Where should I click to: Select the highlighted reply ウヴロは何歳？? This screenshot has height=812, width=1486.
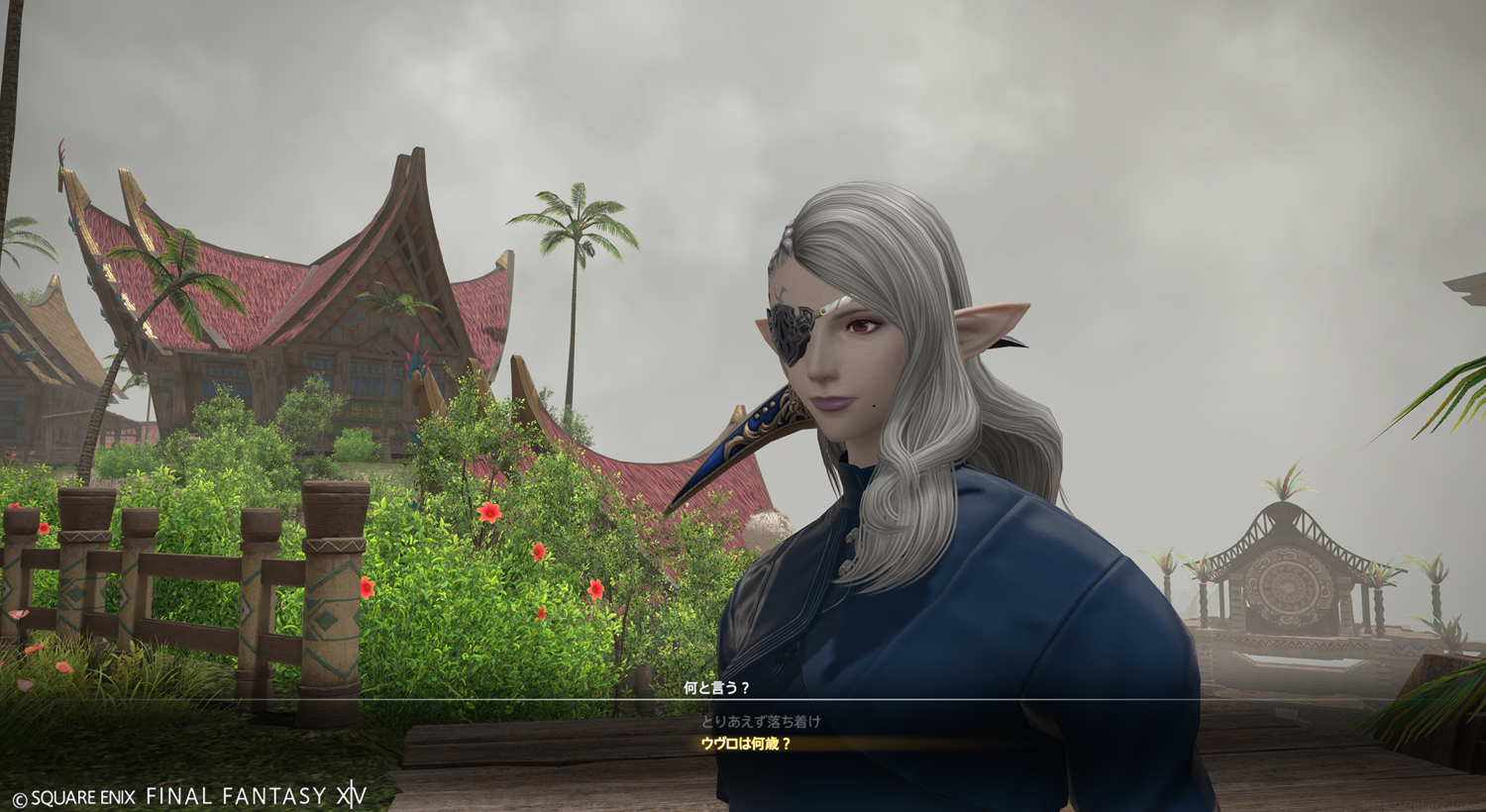pos(746,744)
